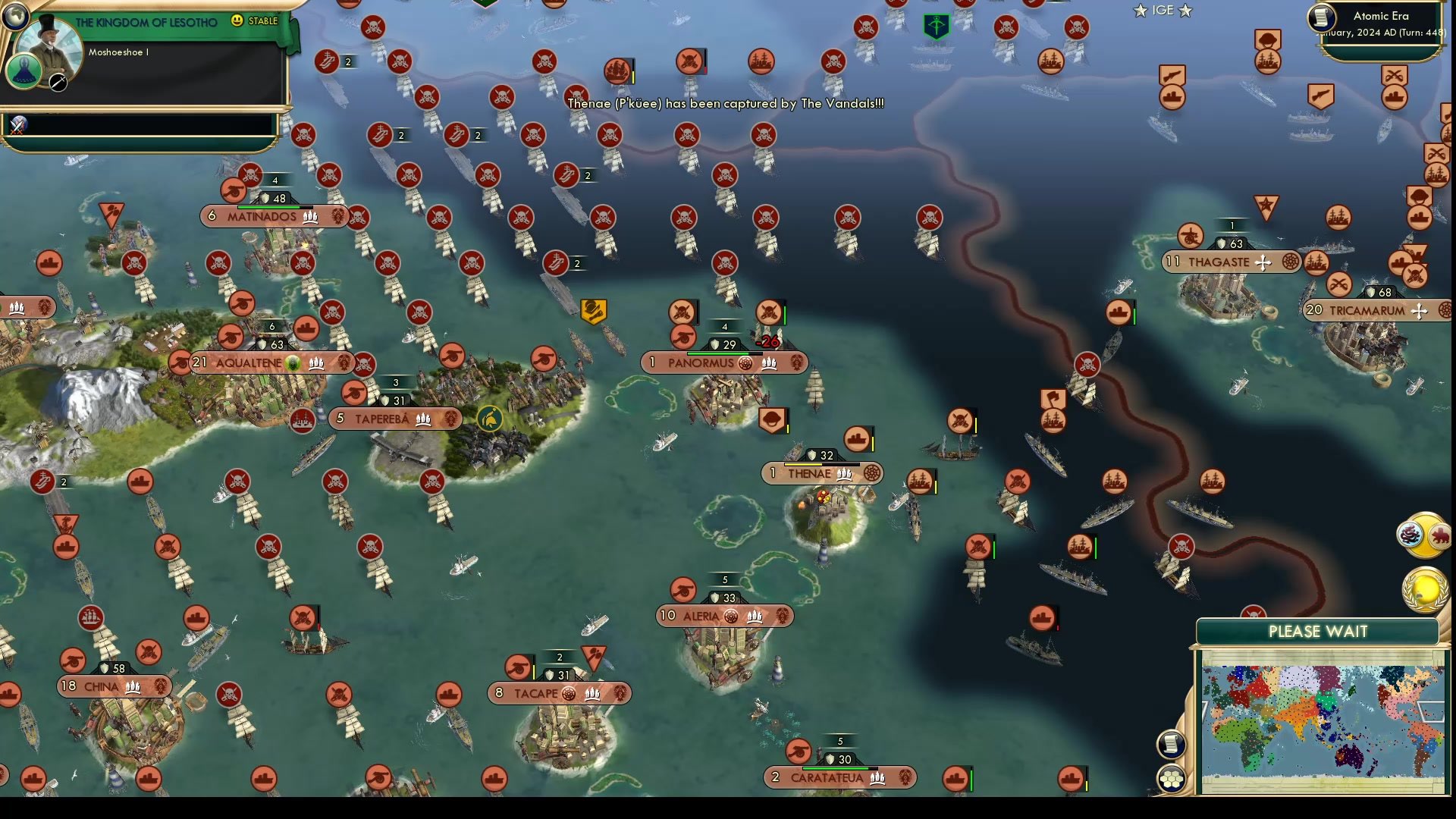The width and height of the screenshot is (1456, 819).
Task: Open the diplomacy globe in top-left corner
Action: tap(16, 17)
